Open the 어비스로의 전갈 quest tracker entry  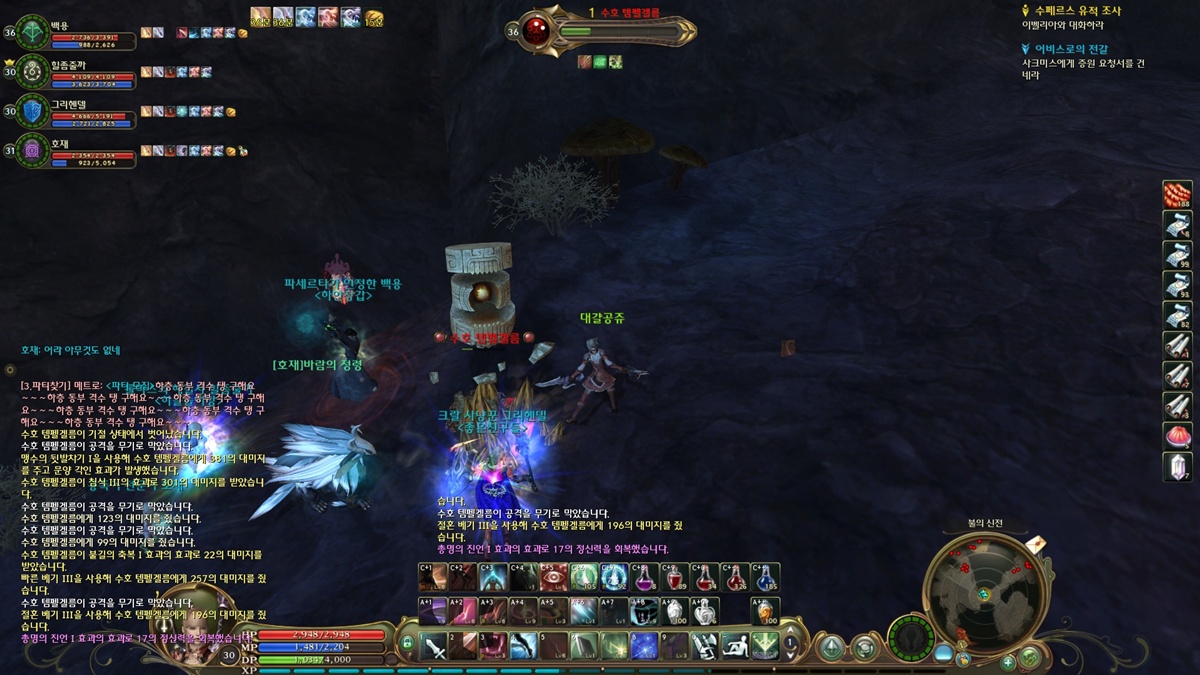(1070, 48)
